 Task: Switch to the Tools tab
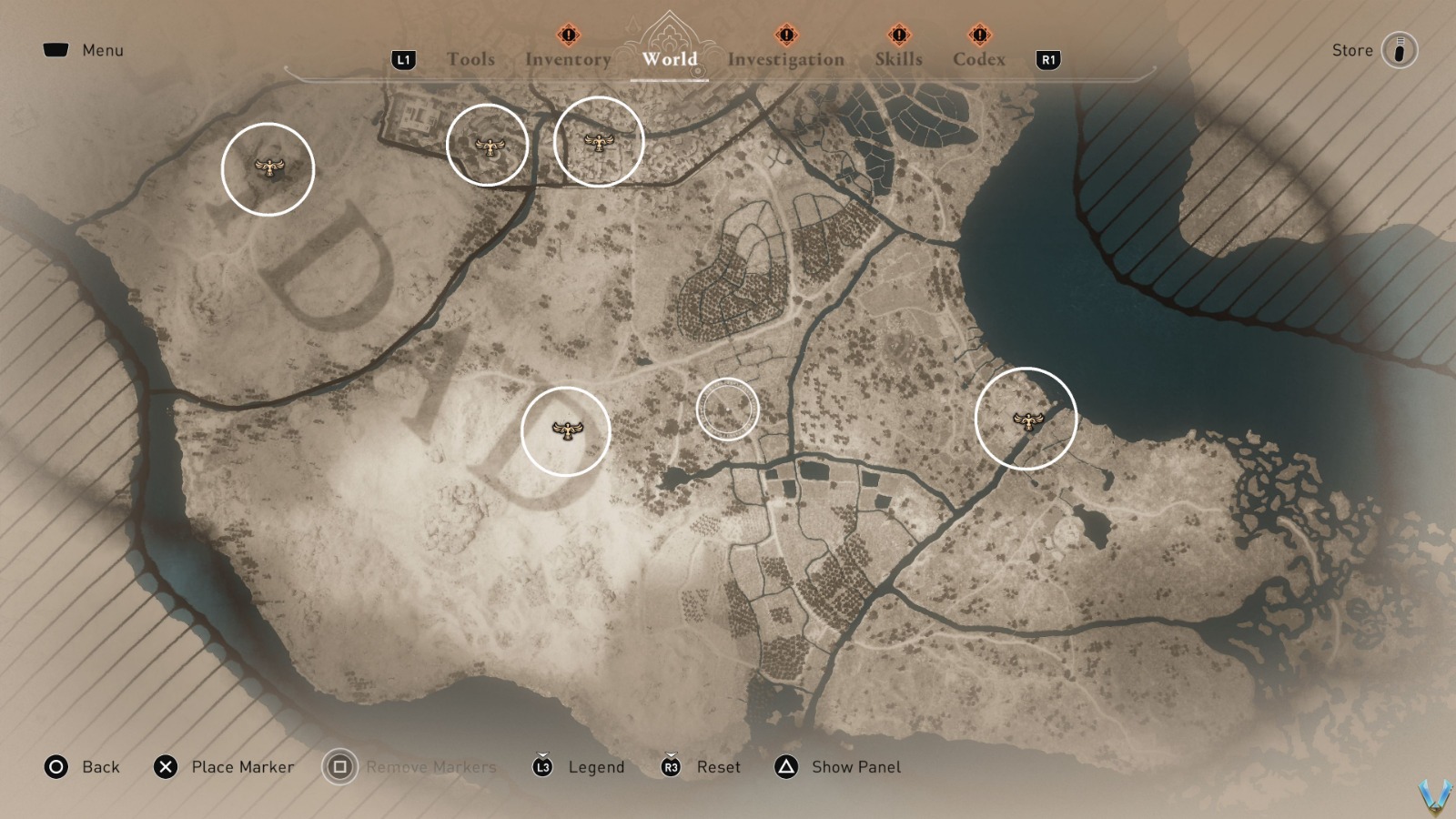click(470, 59)
